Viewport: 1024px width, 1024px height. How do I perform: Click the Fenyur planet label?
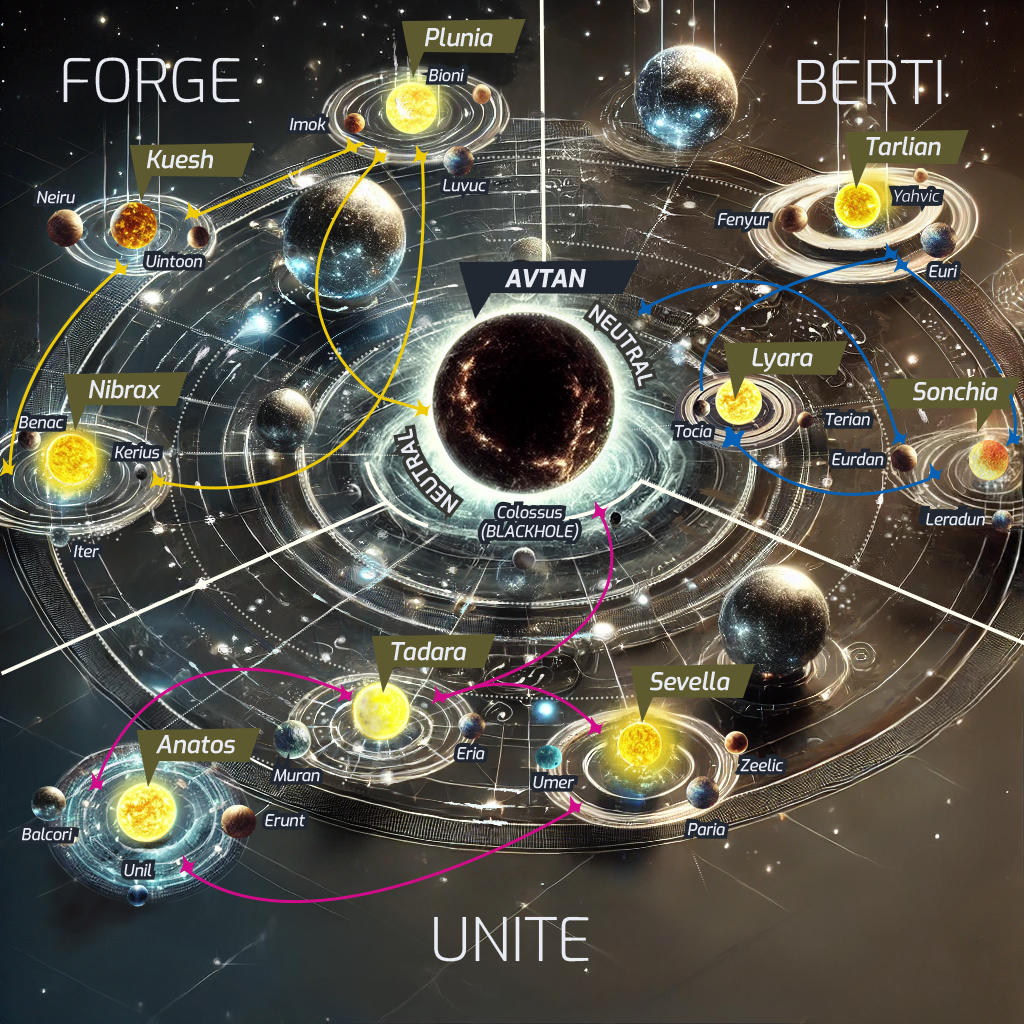[x=743, y=218]
